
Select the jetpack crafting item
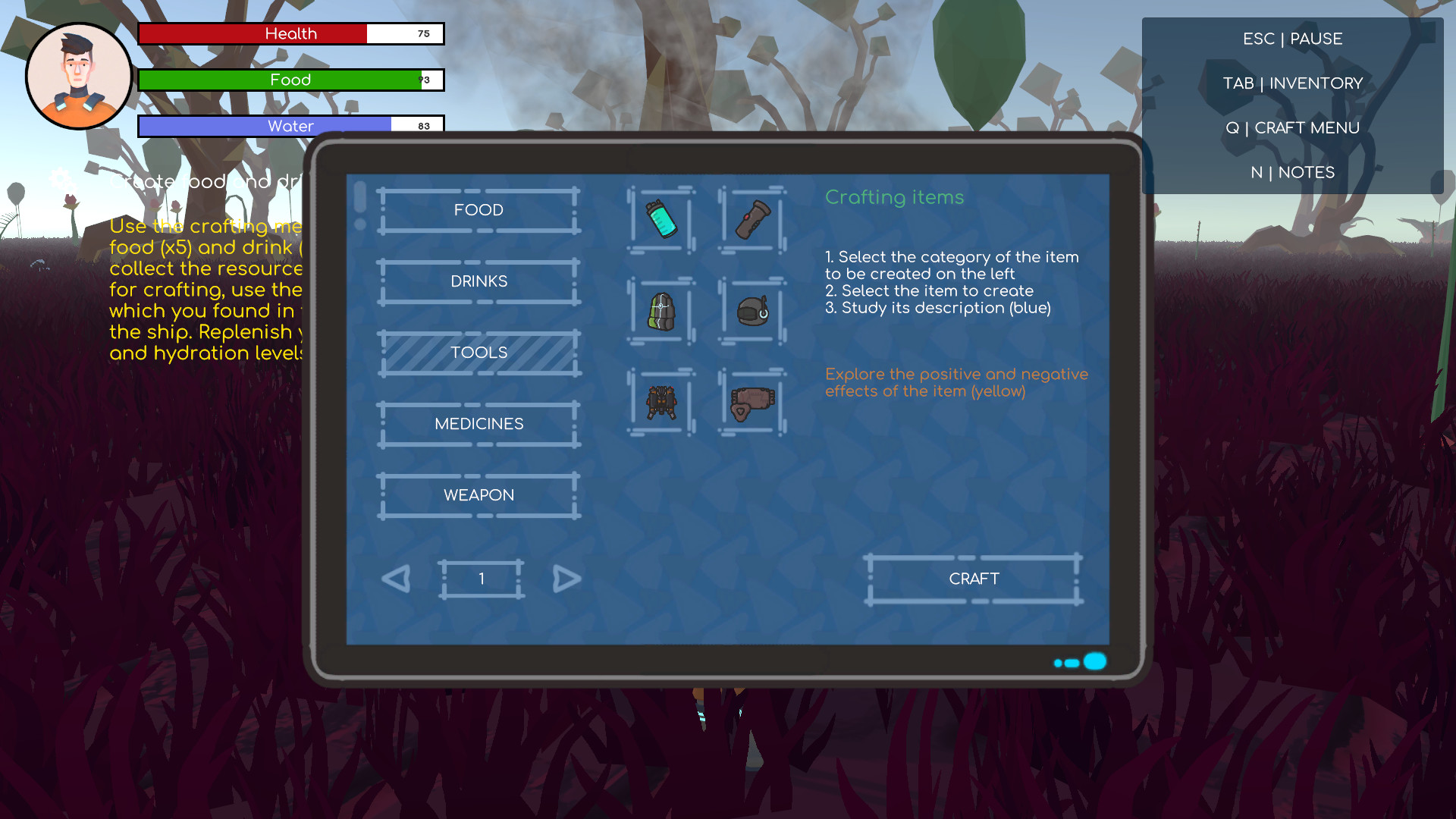pos(661,403)
